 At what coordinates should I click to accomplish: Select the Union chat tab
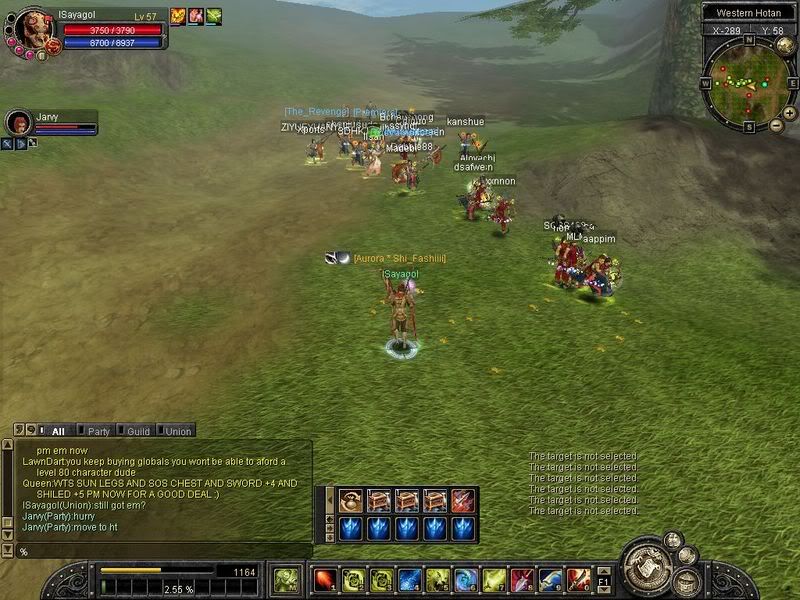[x=178, y=431]
